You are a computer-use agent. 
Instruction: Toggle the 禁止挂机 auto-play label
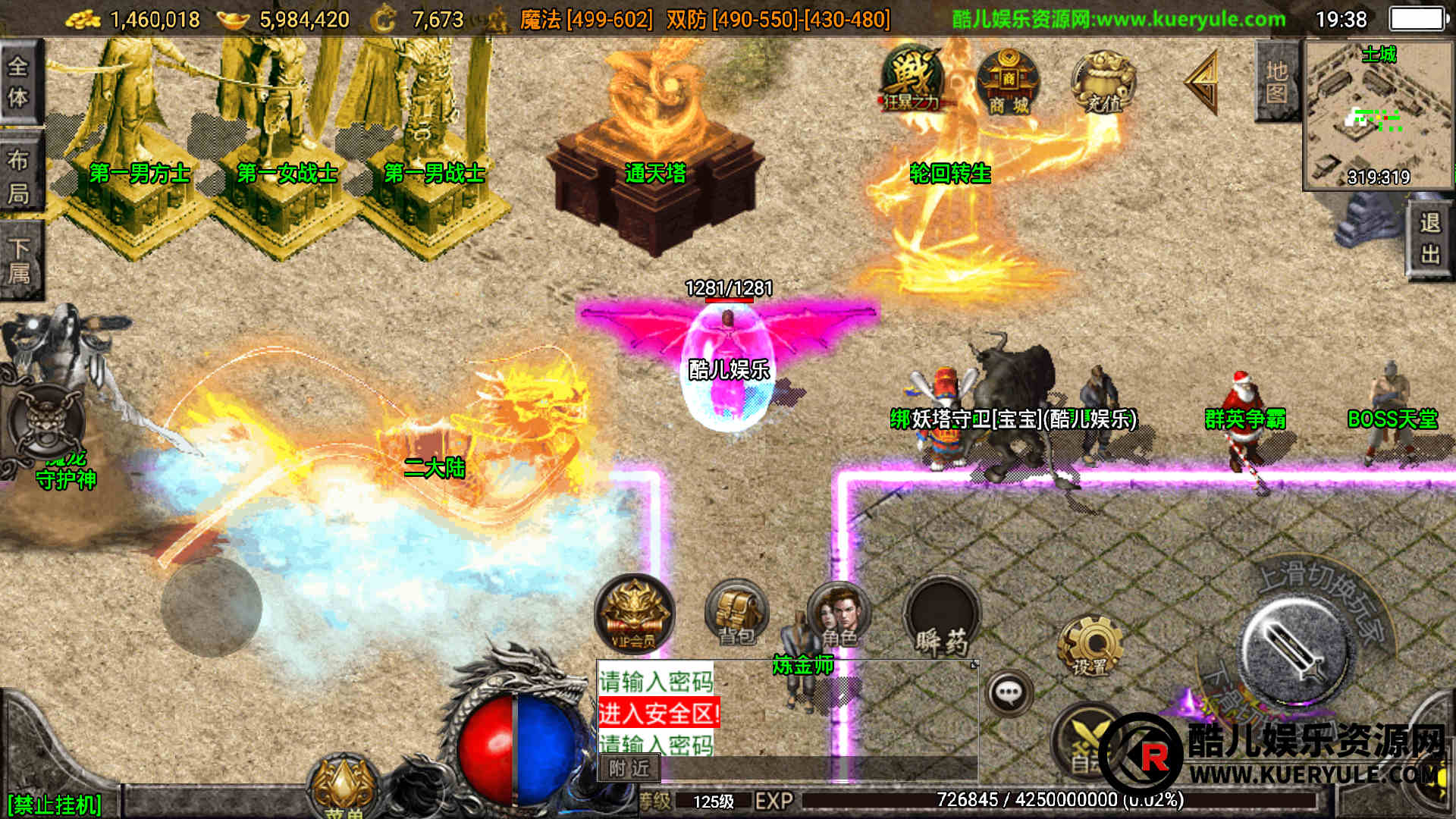coord(55,804)
